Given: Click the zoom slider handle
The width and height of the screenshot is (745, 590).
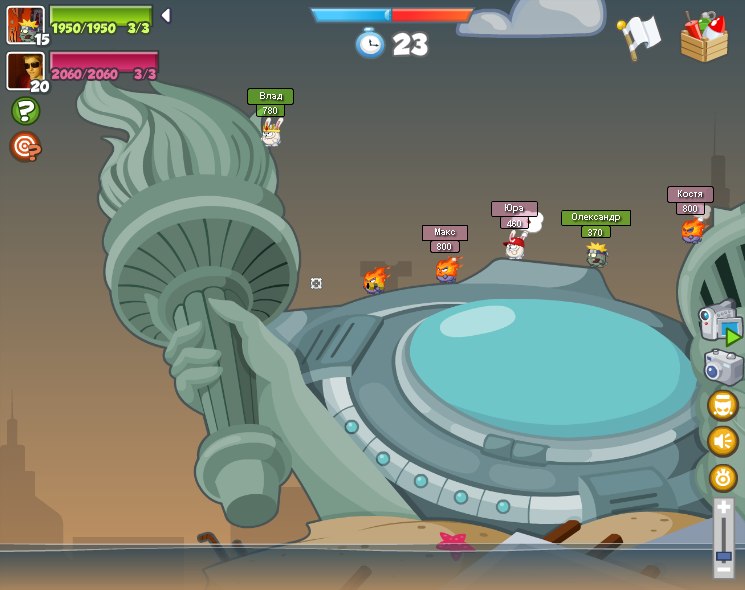Looking at the screenshot, I should [x=723, y=555].
